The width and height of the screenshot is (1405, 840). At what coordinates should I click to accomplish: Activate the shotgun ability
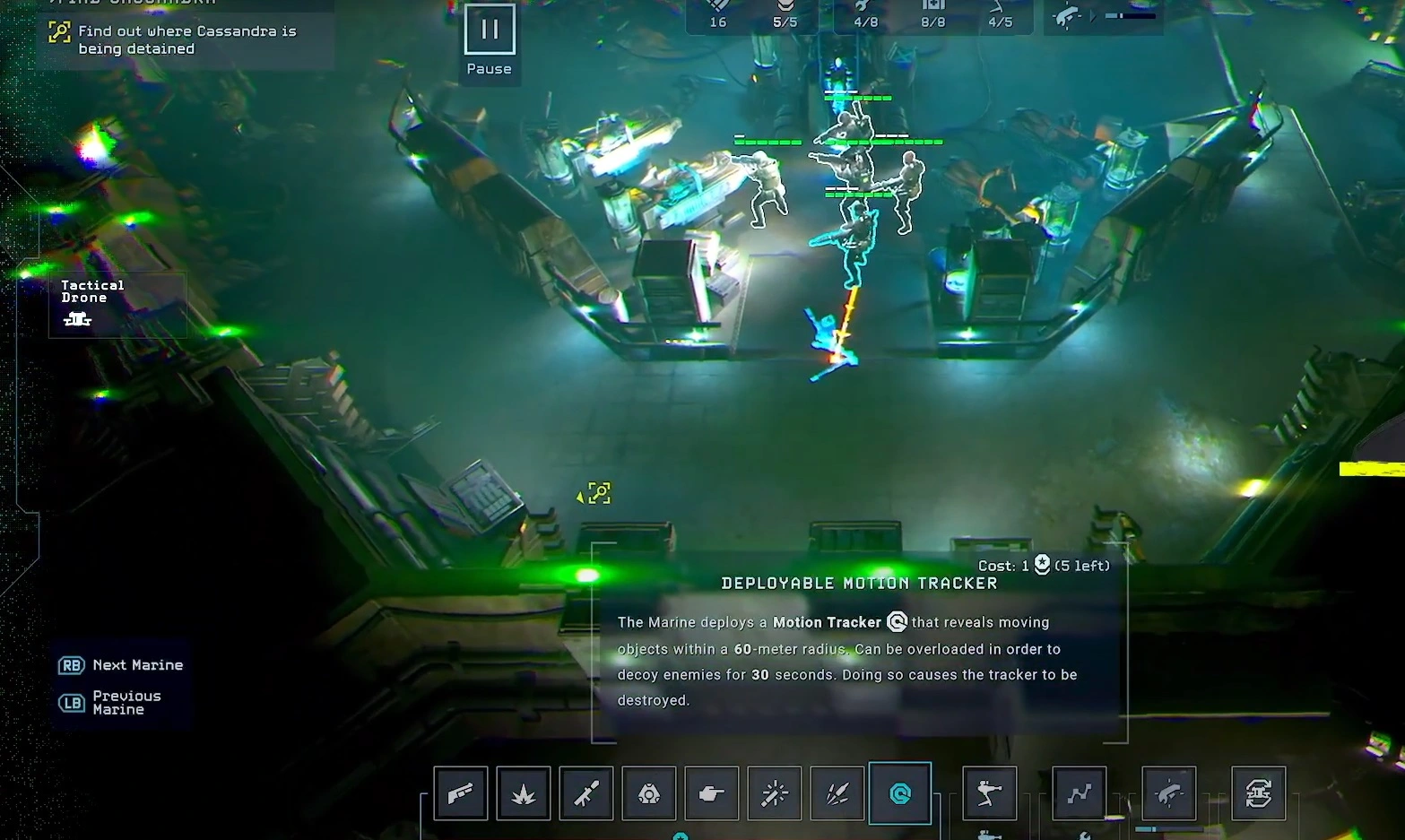[461, 793]
